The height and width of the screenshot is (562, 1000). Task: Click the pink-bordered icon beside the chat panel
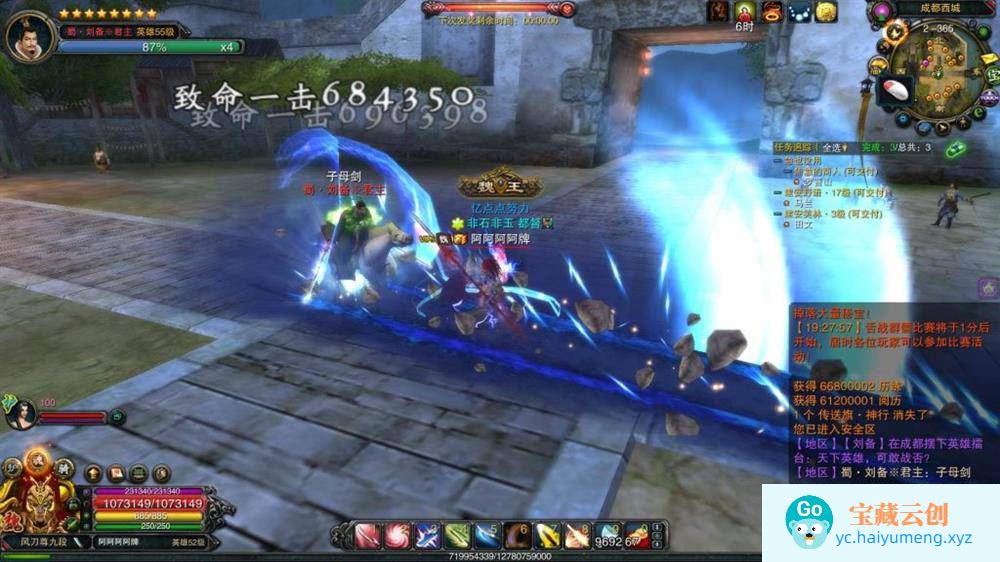click(988, 289)
